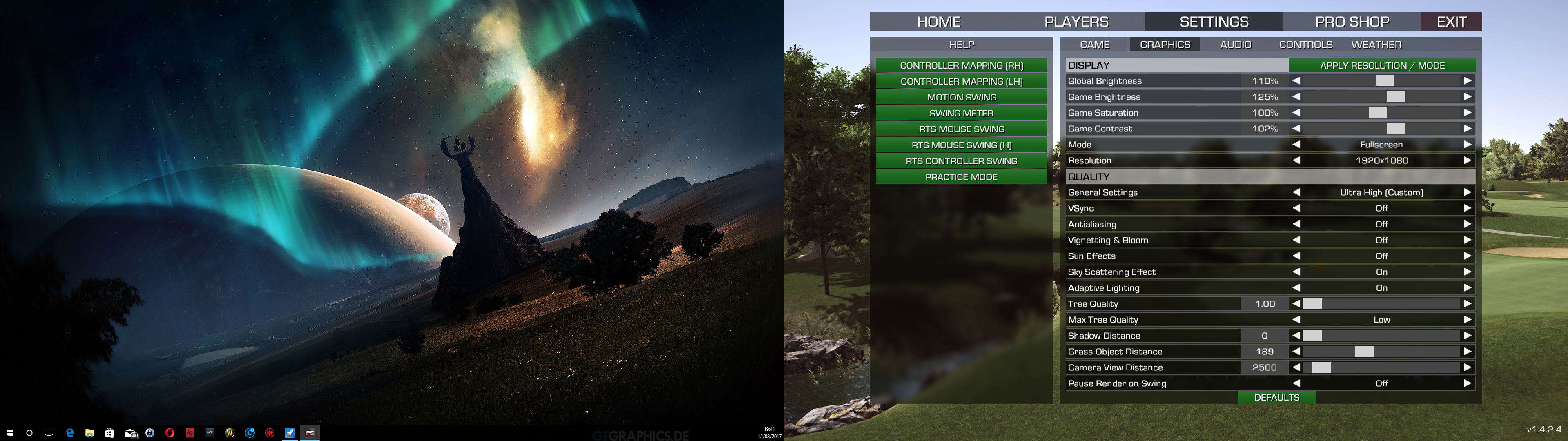Click the Global Brightness slider handle
The image size is (1568, 441).
click(1385, 81)
